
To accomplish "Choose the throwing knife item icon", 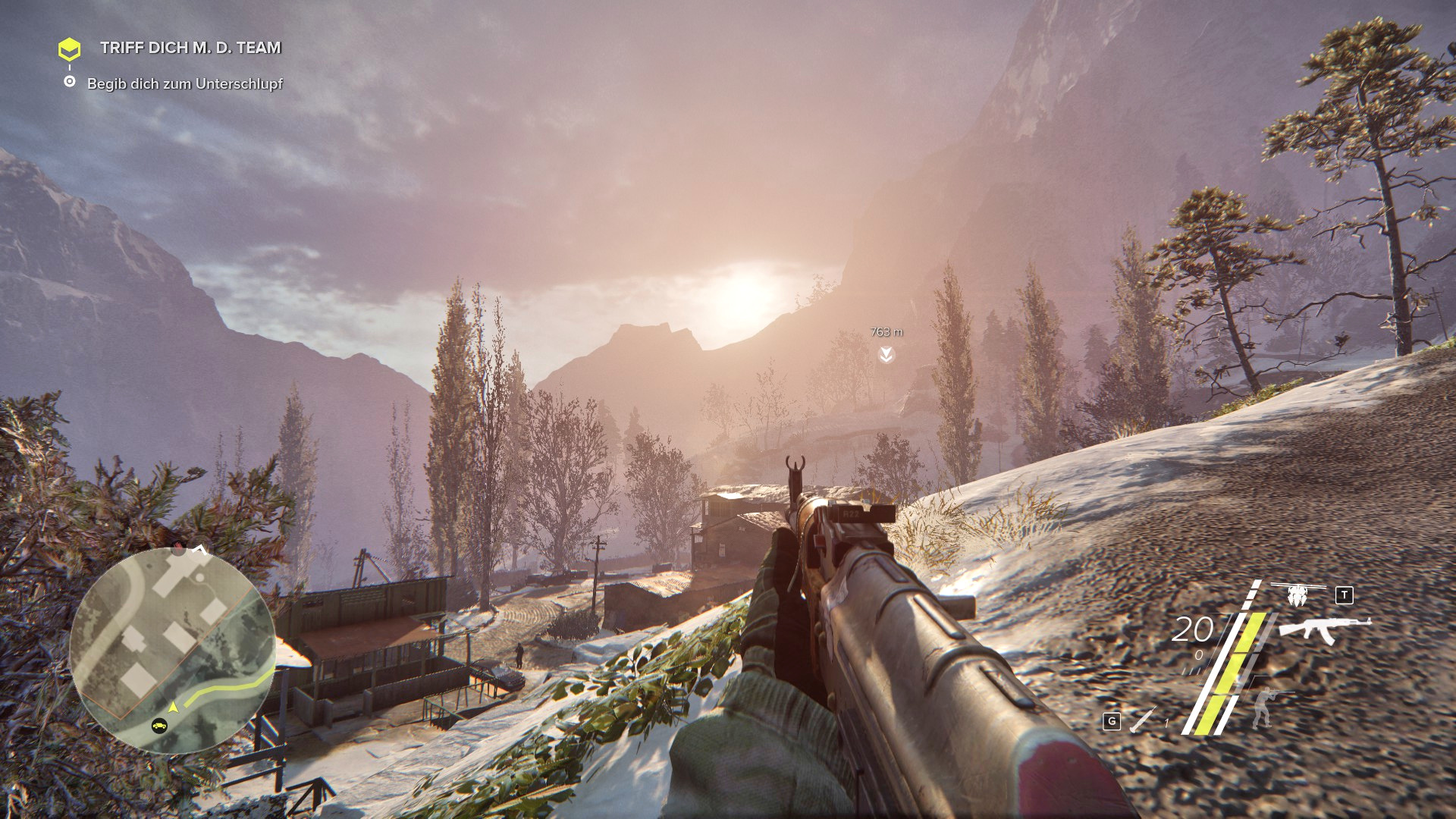I will (x=1142, y=720).
